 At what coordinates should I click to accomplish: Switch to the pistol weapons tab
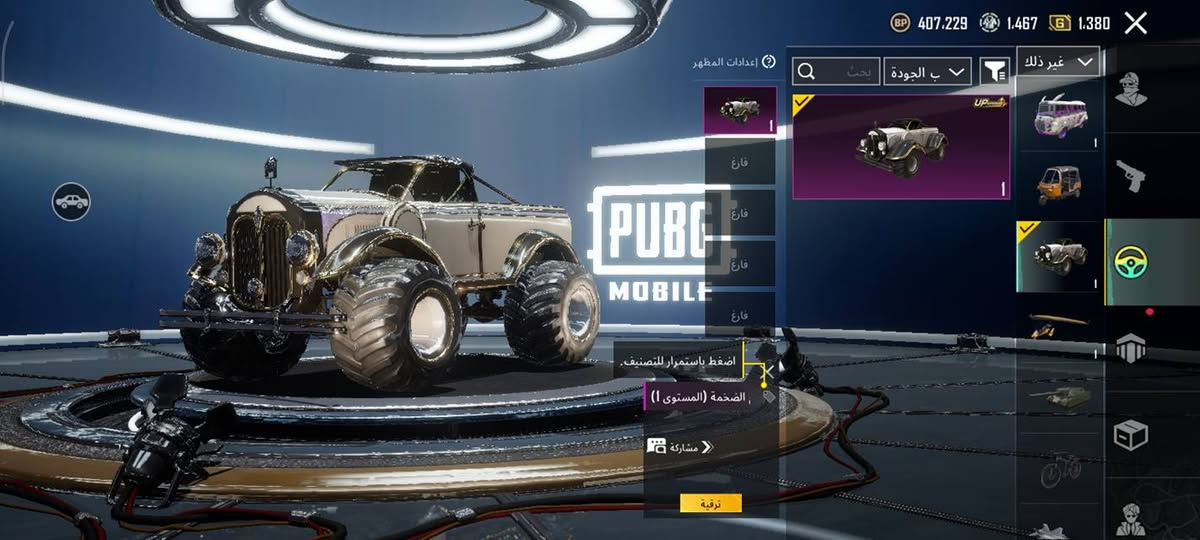1131,175
